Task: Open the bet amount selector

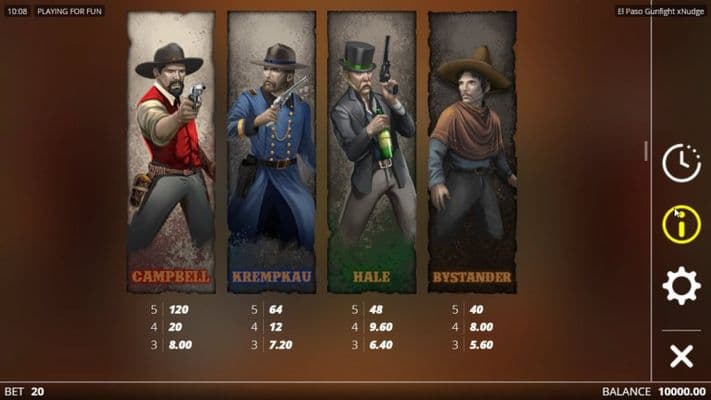Action: [x=26, y=392]
